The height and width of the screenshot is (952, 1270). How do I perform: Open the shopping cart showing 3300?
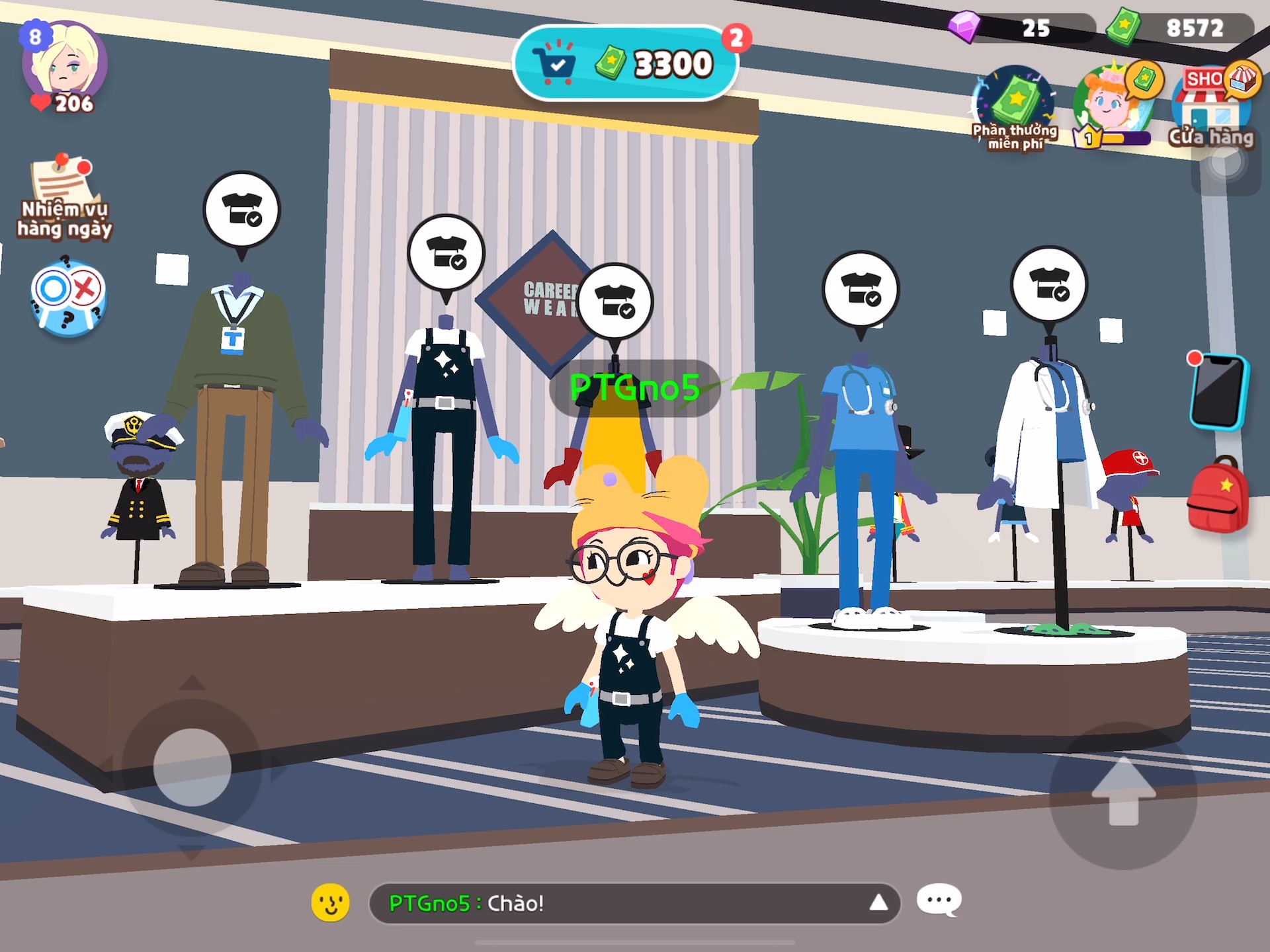point(625,64)
